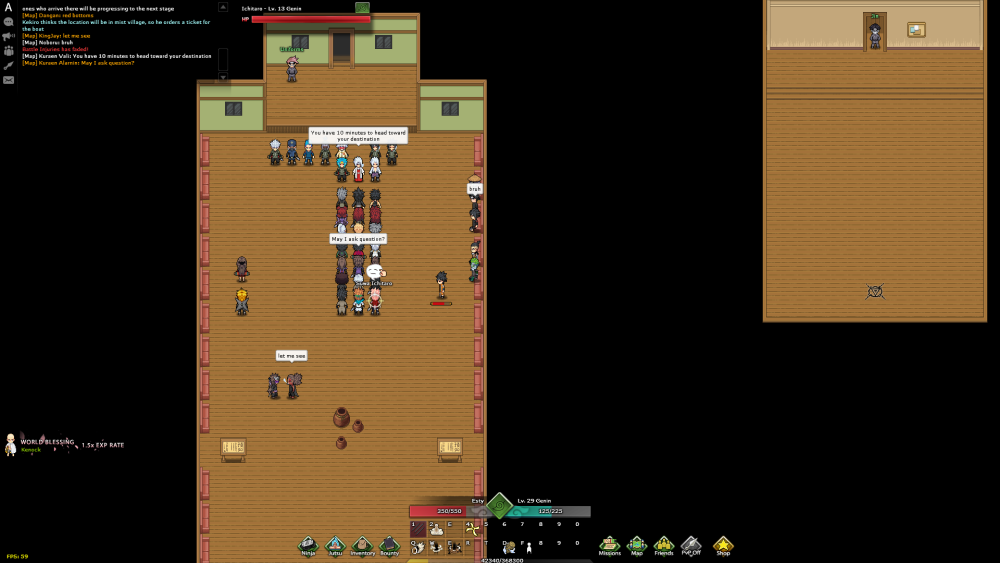Image resolution: width=1000 pixels, height=563 pixels.
Task: Select the megaphone chat channel icon
Action: (9, 36)
